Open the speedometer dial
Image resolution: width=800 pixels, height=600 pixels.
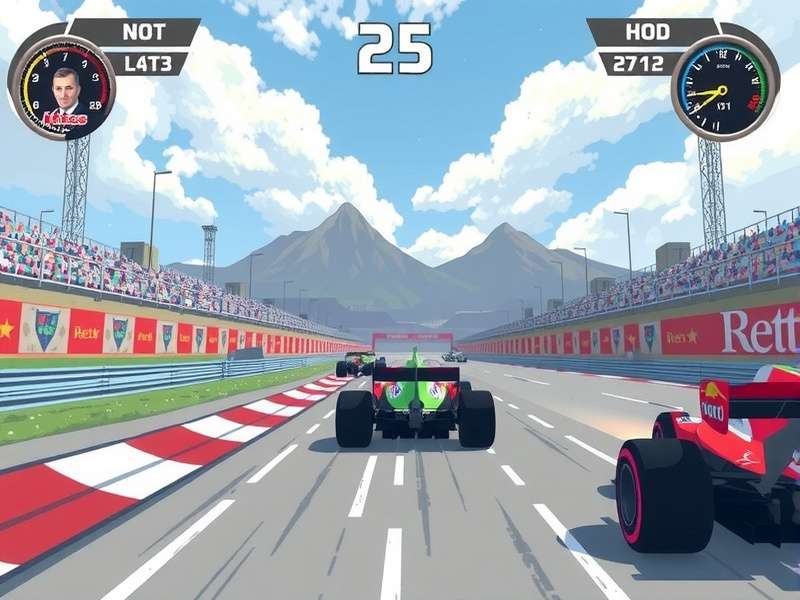pos(722,90)
